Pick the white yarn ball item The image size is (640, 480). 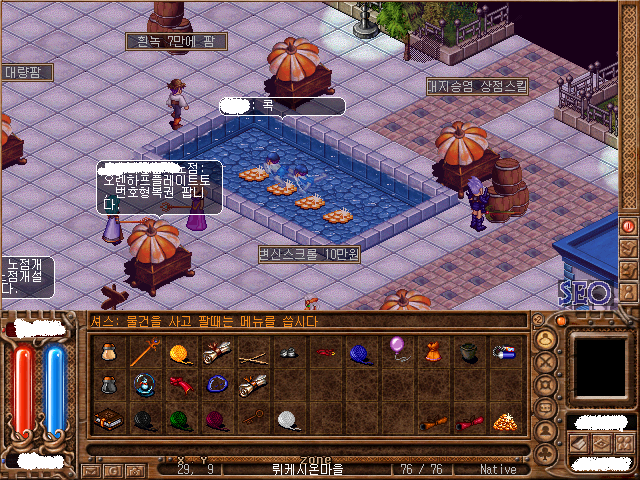(288, 420)
